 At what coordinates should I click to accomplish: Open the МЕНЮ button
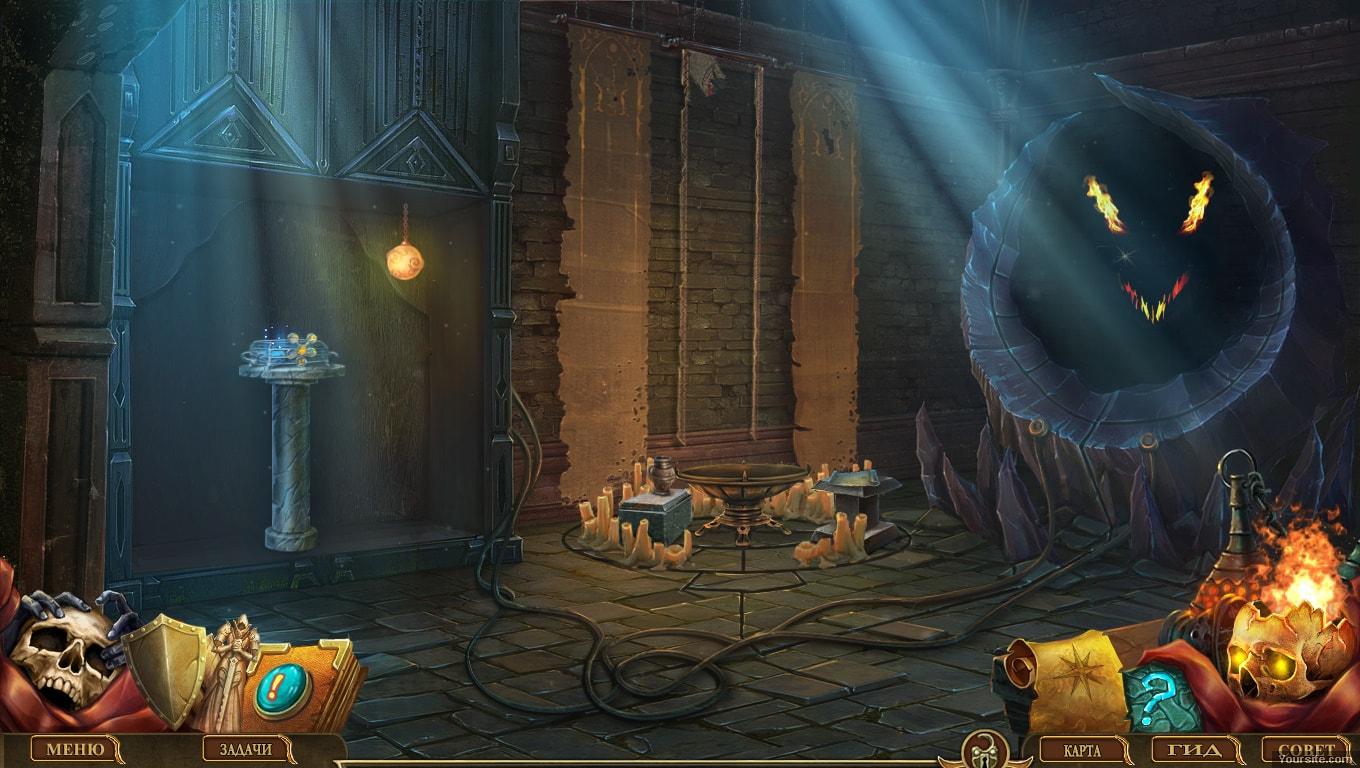75,749
